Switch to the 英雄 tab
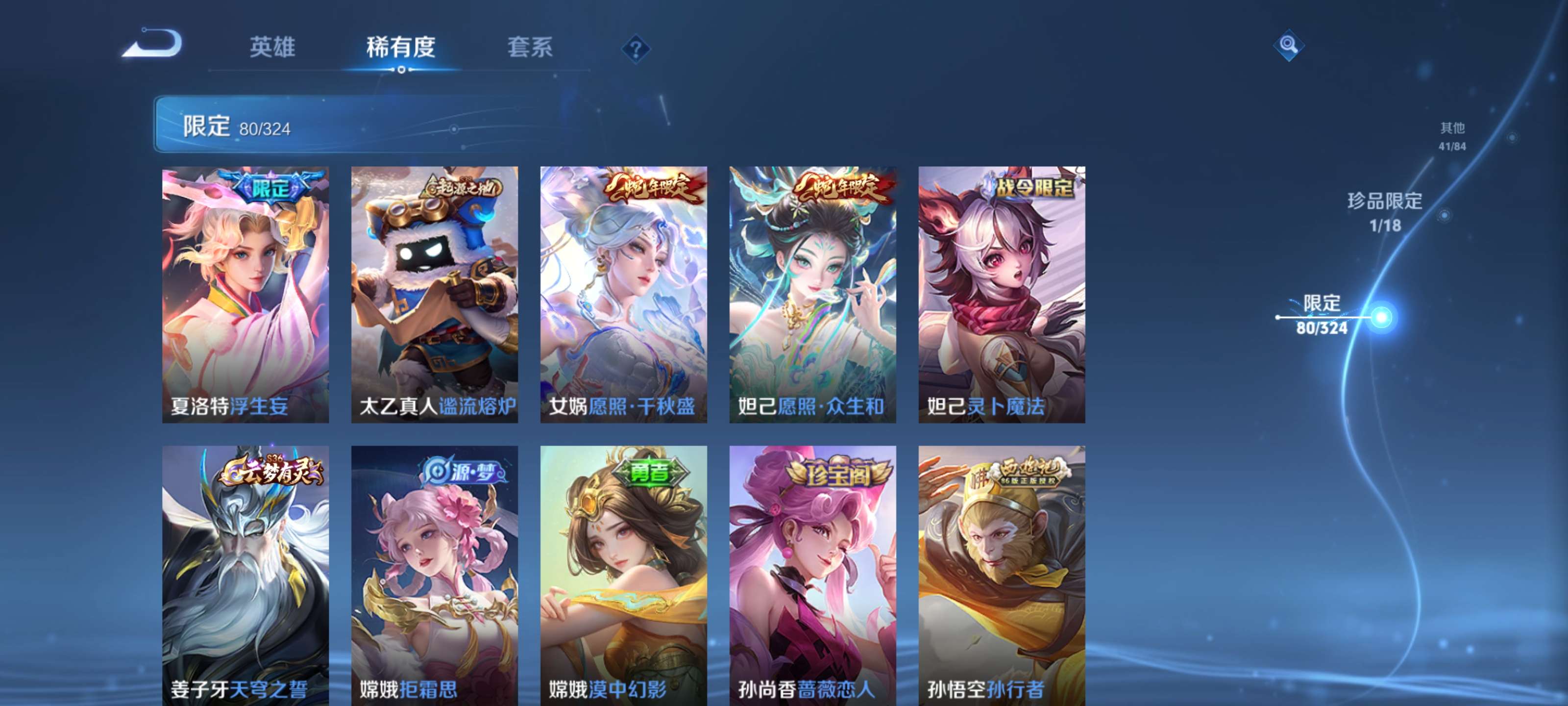This screenshot has width=1568, height=706. [x=272, y=47]
